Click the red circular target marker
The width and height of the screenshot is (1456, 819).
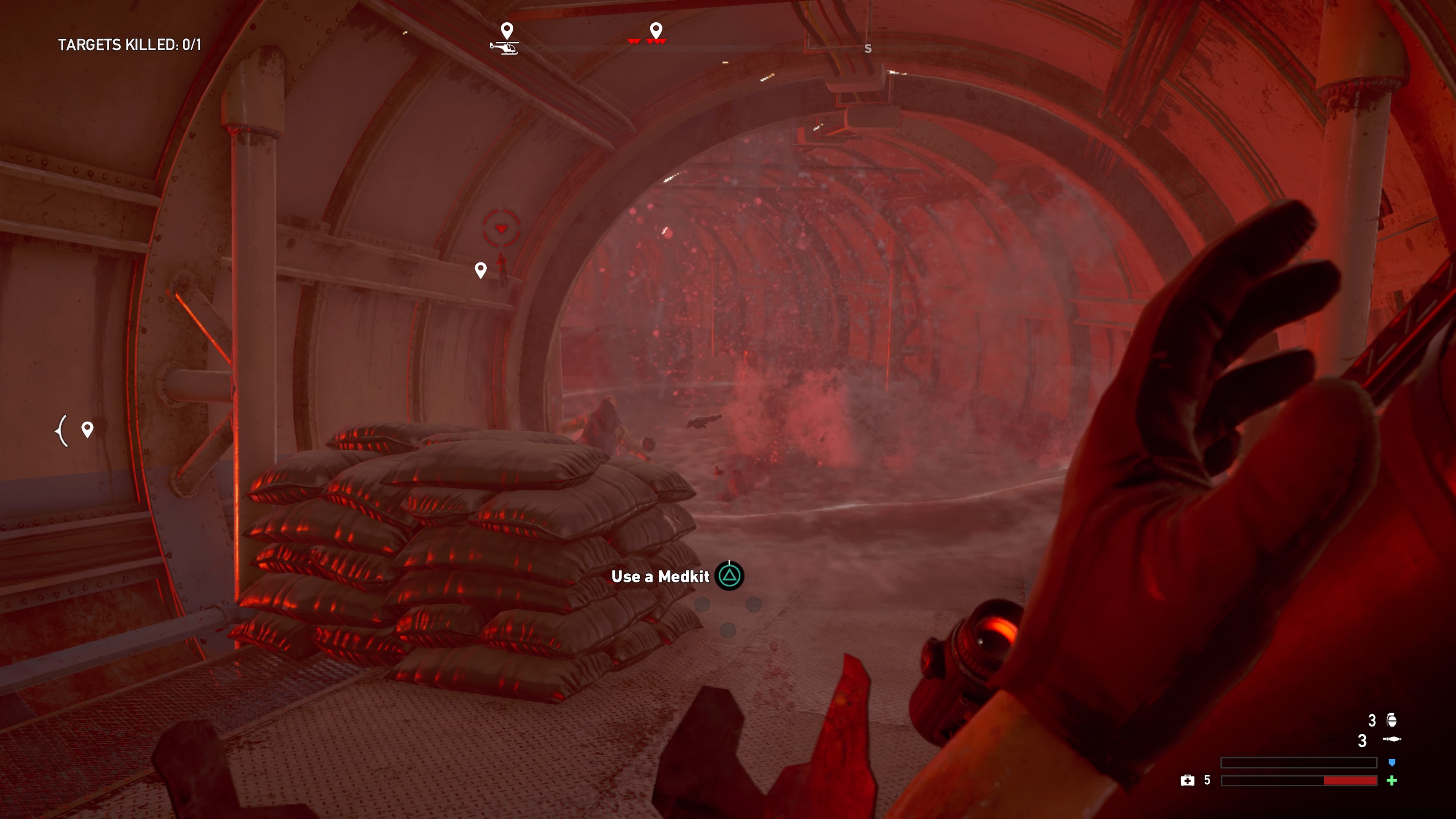click(x=501, y=228)
